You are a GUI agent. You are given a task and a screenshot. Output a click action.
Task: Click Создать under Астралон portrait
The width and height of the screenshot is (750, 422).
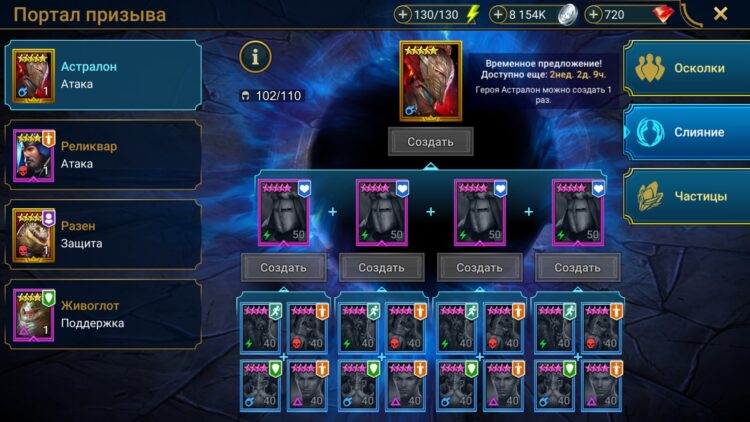coord(430,141)
